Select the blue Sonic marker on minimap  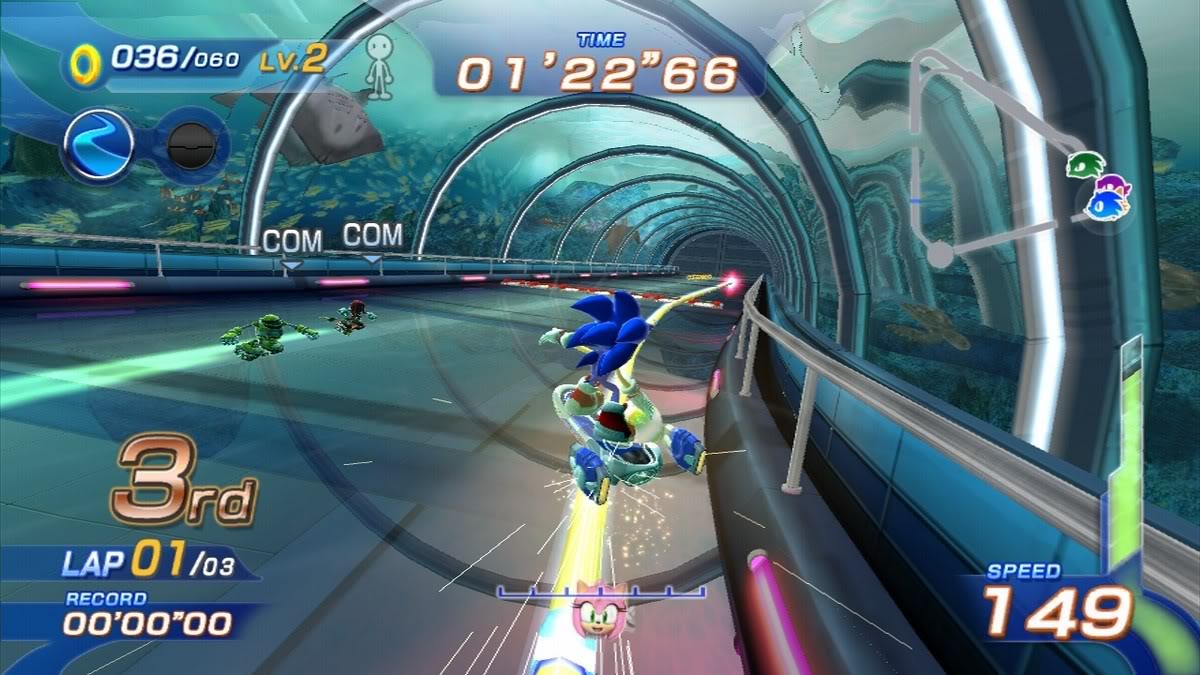click(1108, 206)
